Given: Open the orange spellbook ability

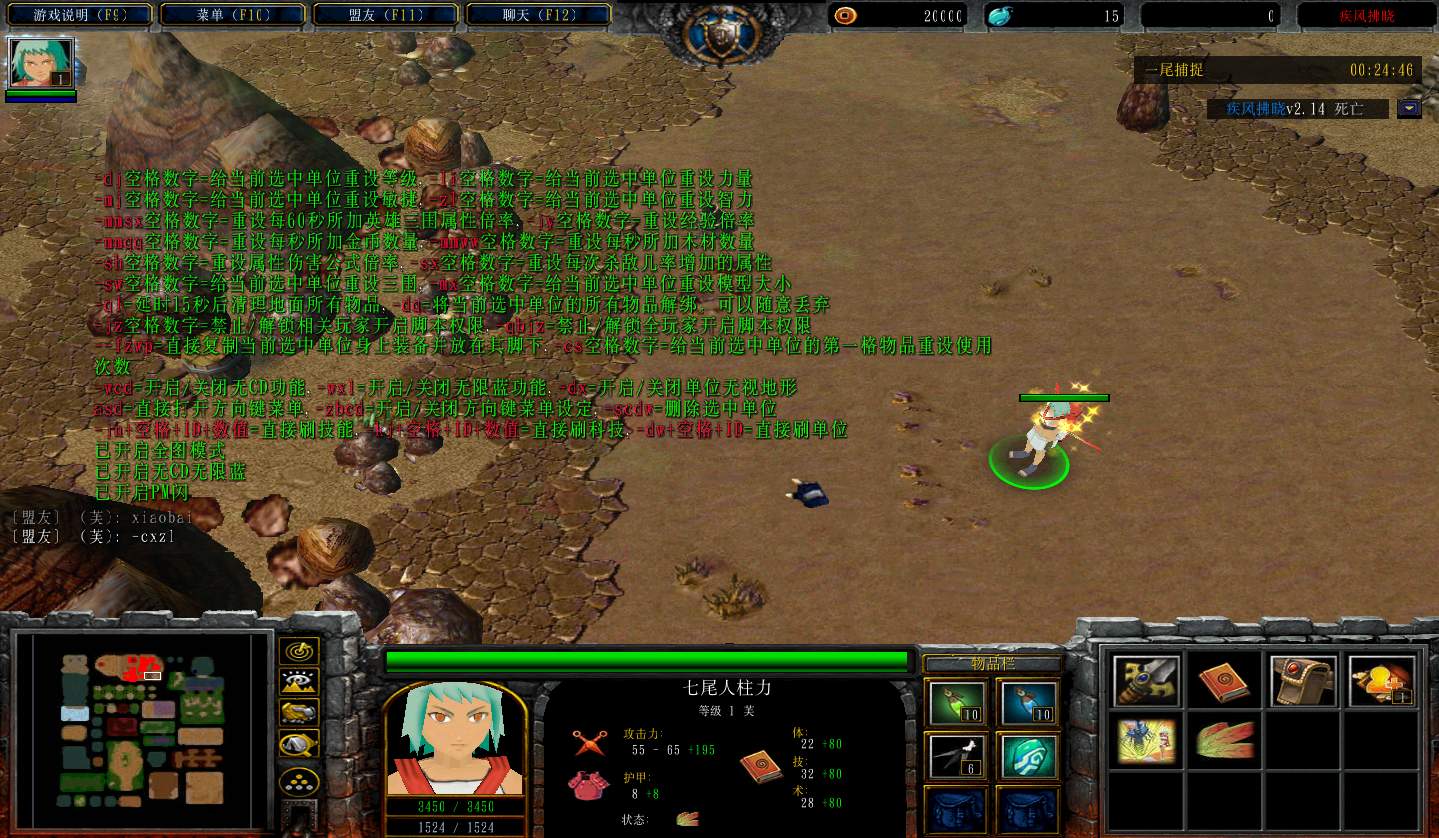Looking at the screenshot, I should (1225, 681).
